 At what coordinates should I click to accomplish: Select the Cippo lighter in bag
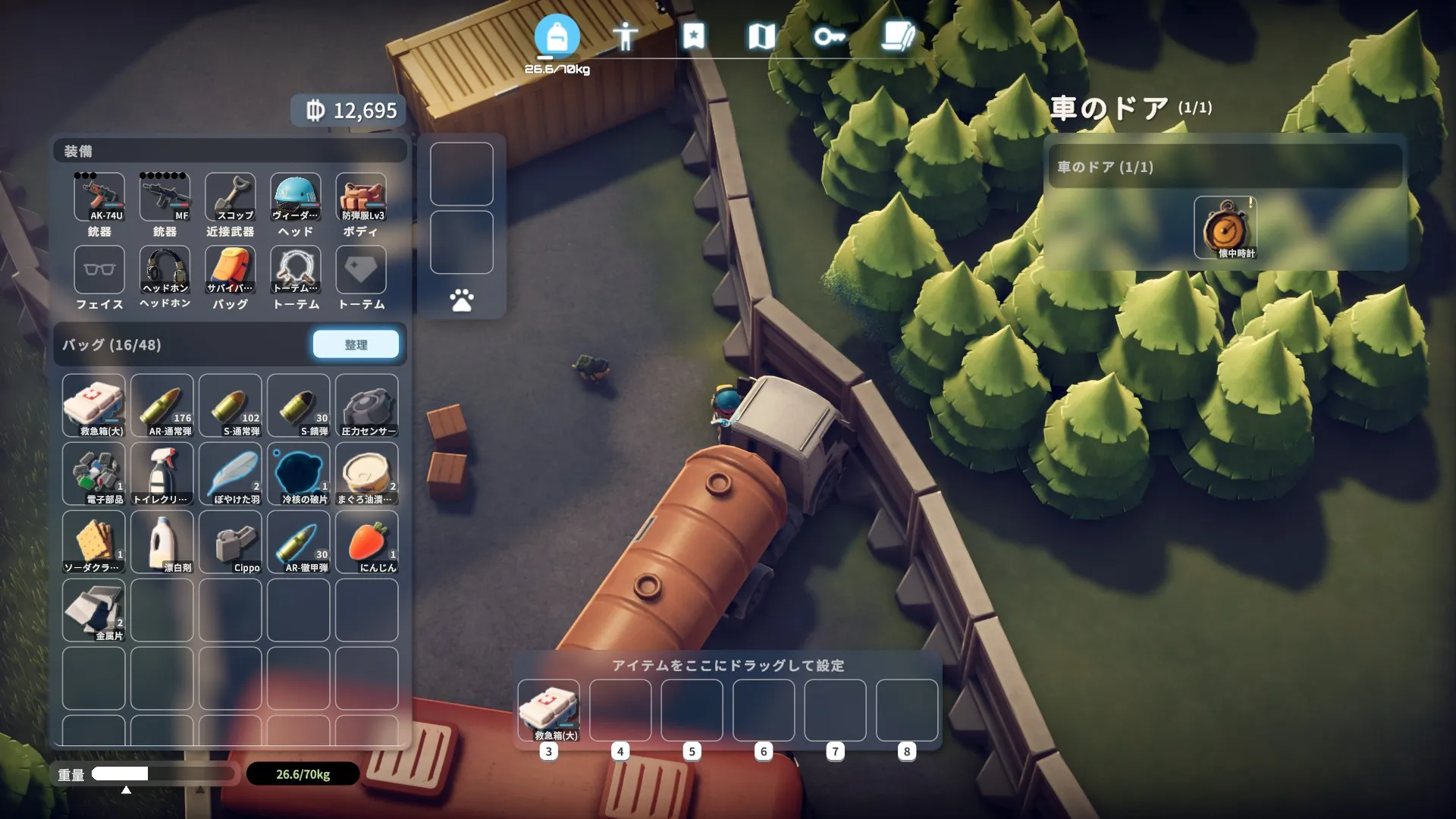tap(231, 542)
